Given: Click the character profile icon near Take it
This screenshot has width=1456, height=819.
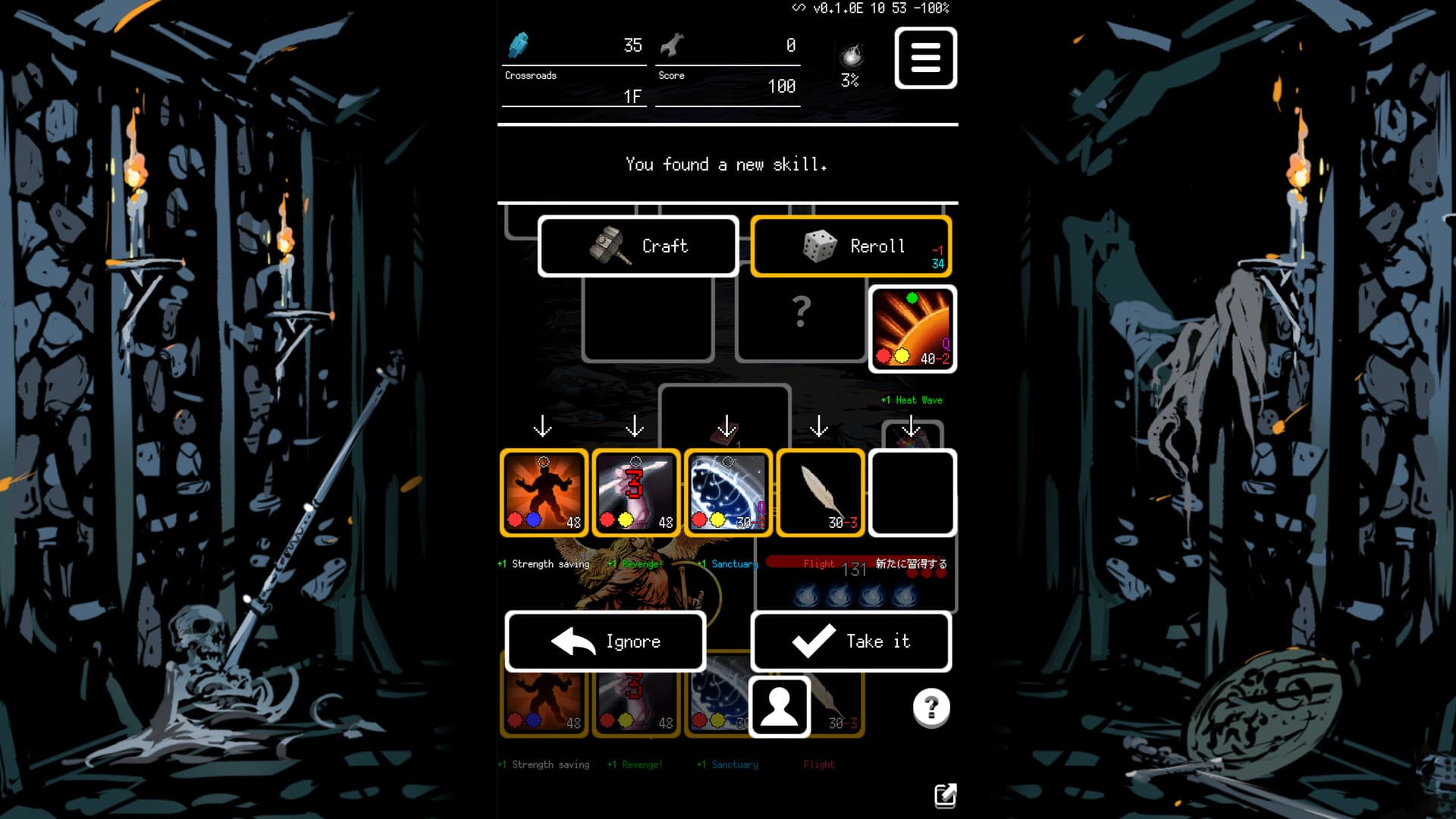Looking at the screenshot, I should 780,707.
